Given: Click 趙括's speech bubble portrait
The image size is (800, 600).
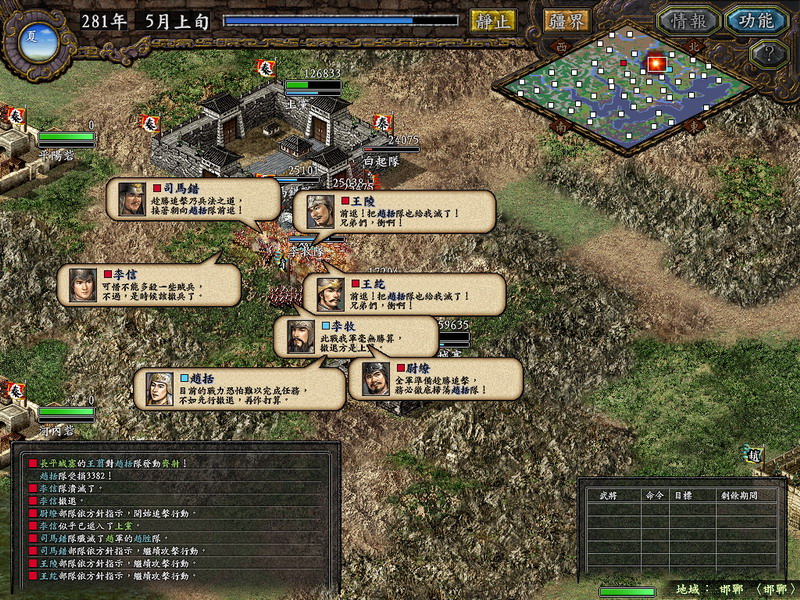Looking at the screenshot, I should (160, 387).
